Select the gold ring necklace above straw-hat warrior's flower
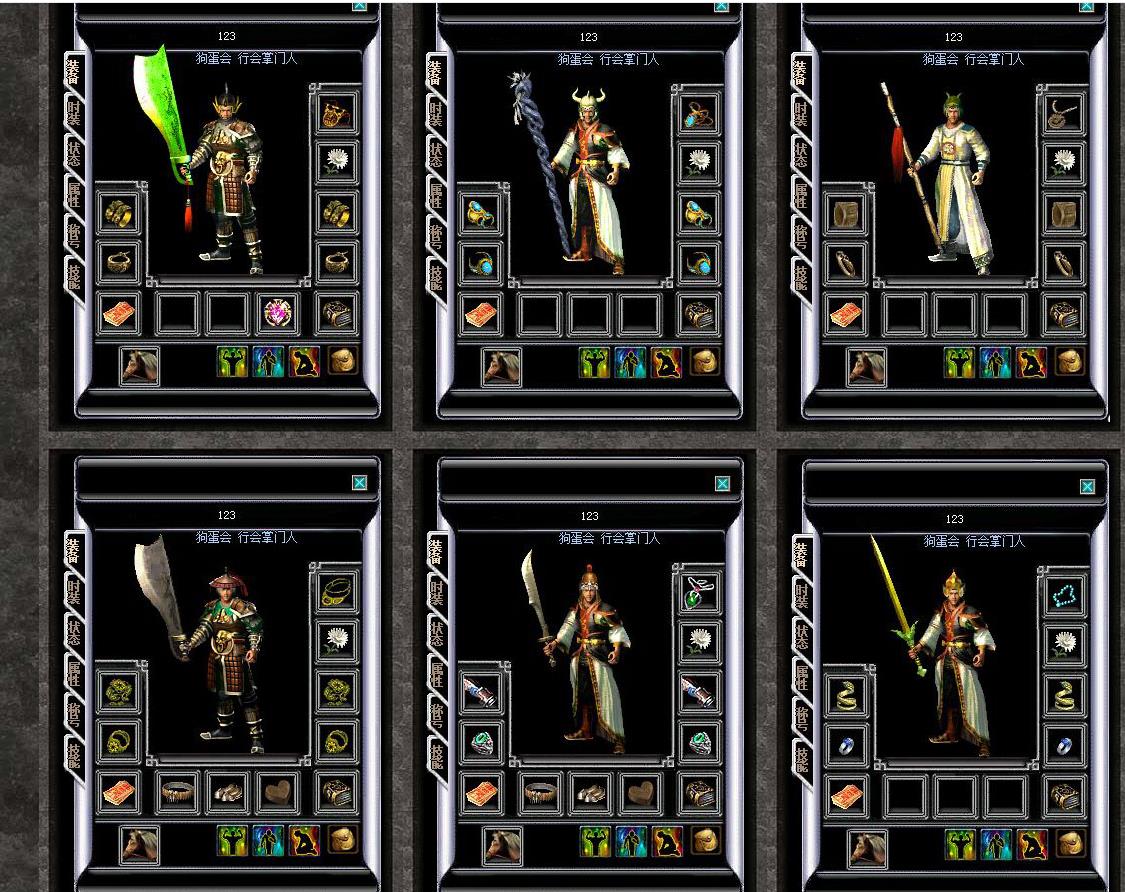The height and width of the screenshot is (892, 1125). click(x=337, y=593)
